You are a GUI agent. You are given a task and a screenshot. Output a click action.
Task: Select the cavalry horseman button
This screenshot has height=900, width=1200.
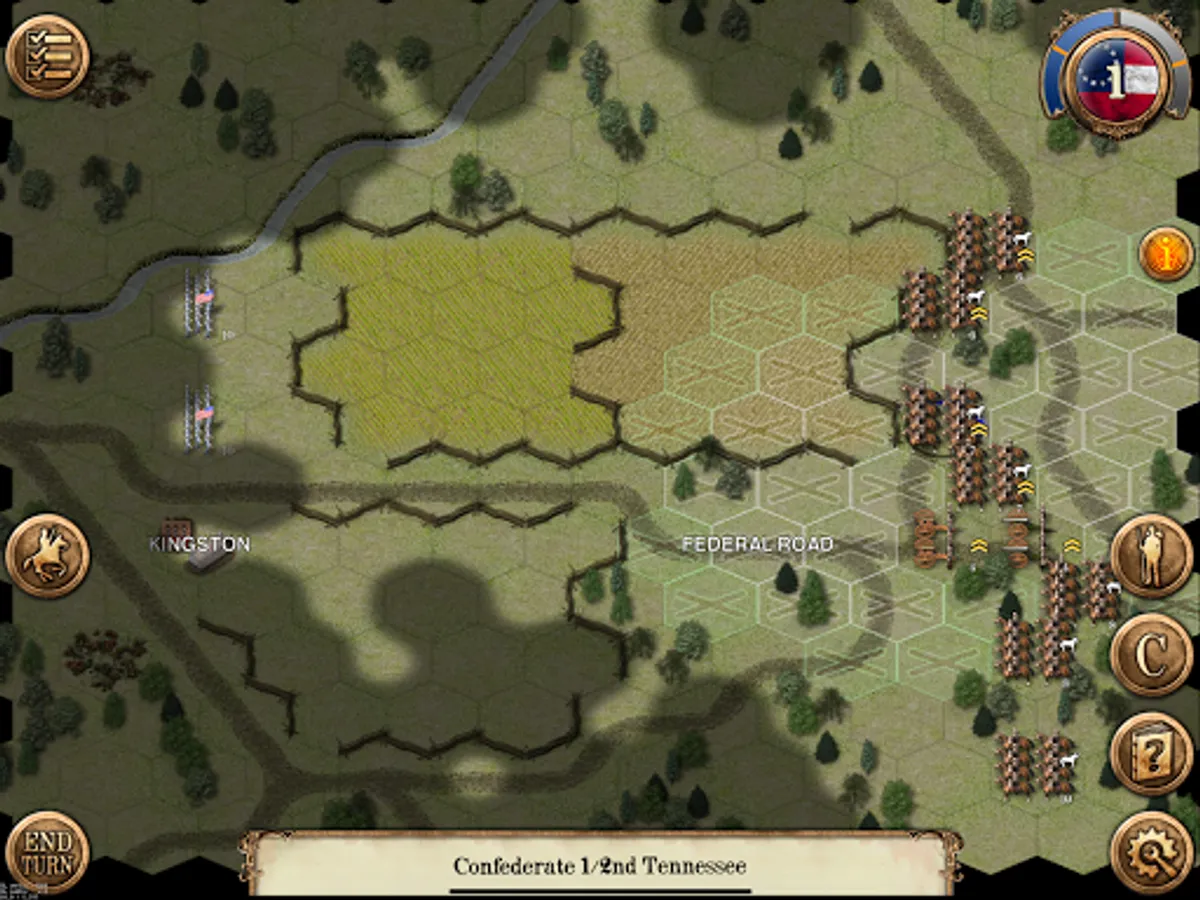[47, 556]
